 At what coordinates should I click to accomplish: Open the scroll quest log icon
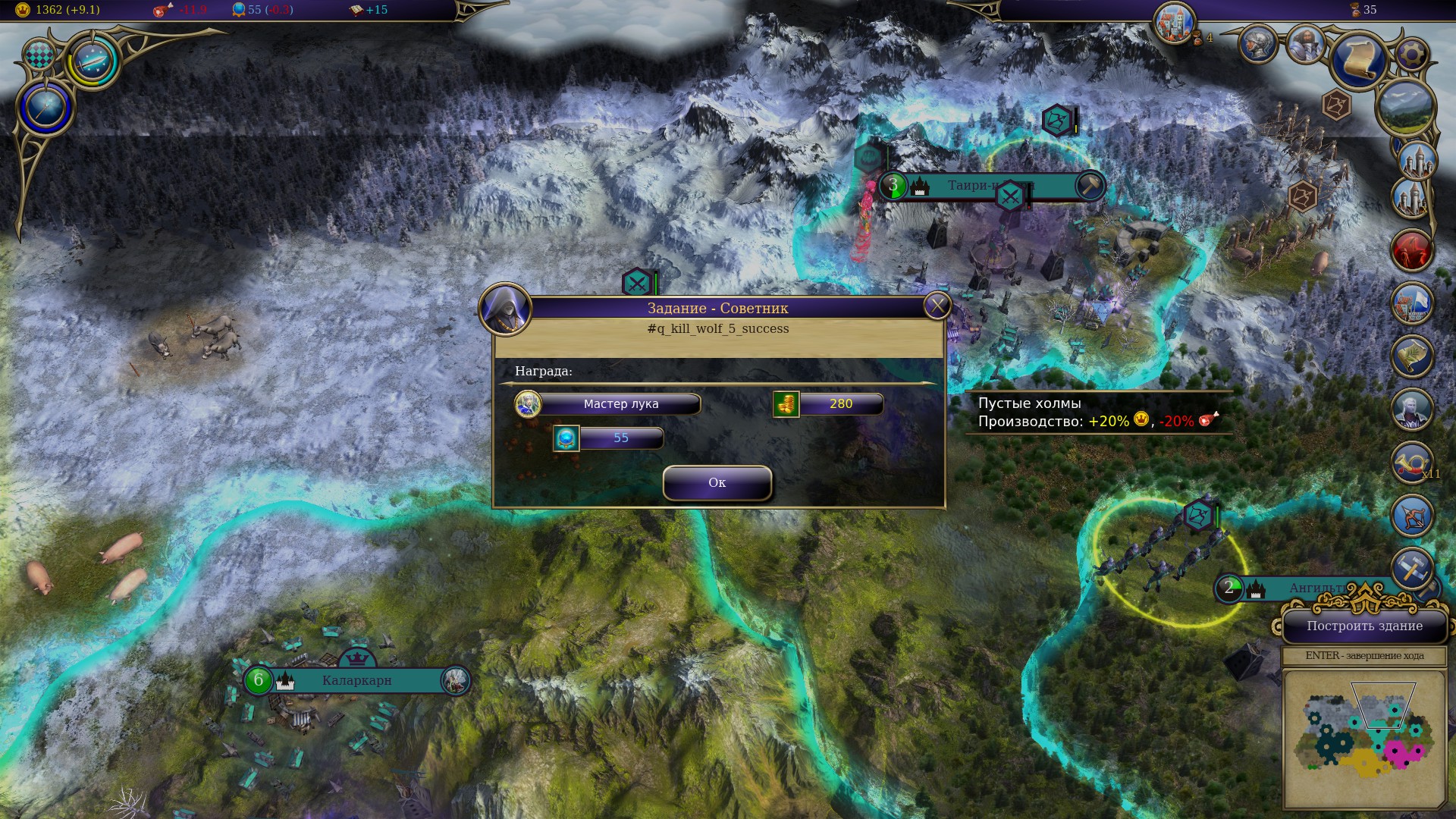[x=1360, y=58]
